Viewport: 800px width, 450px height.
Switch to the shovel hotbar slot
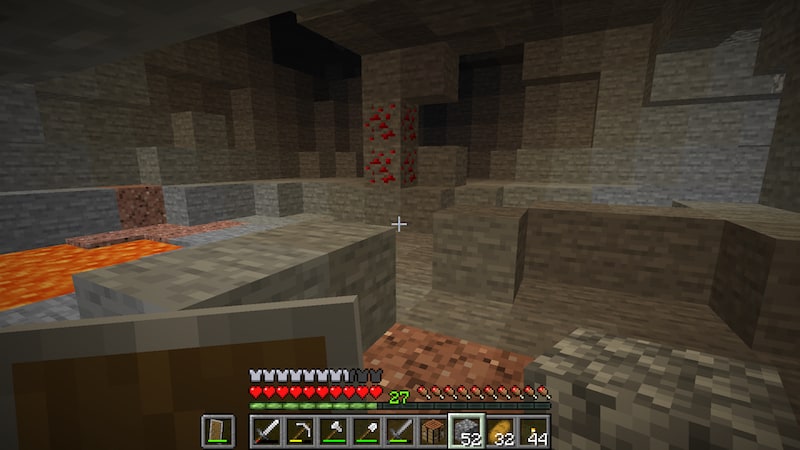click(x=366, y=431)
